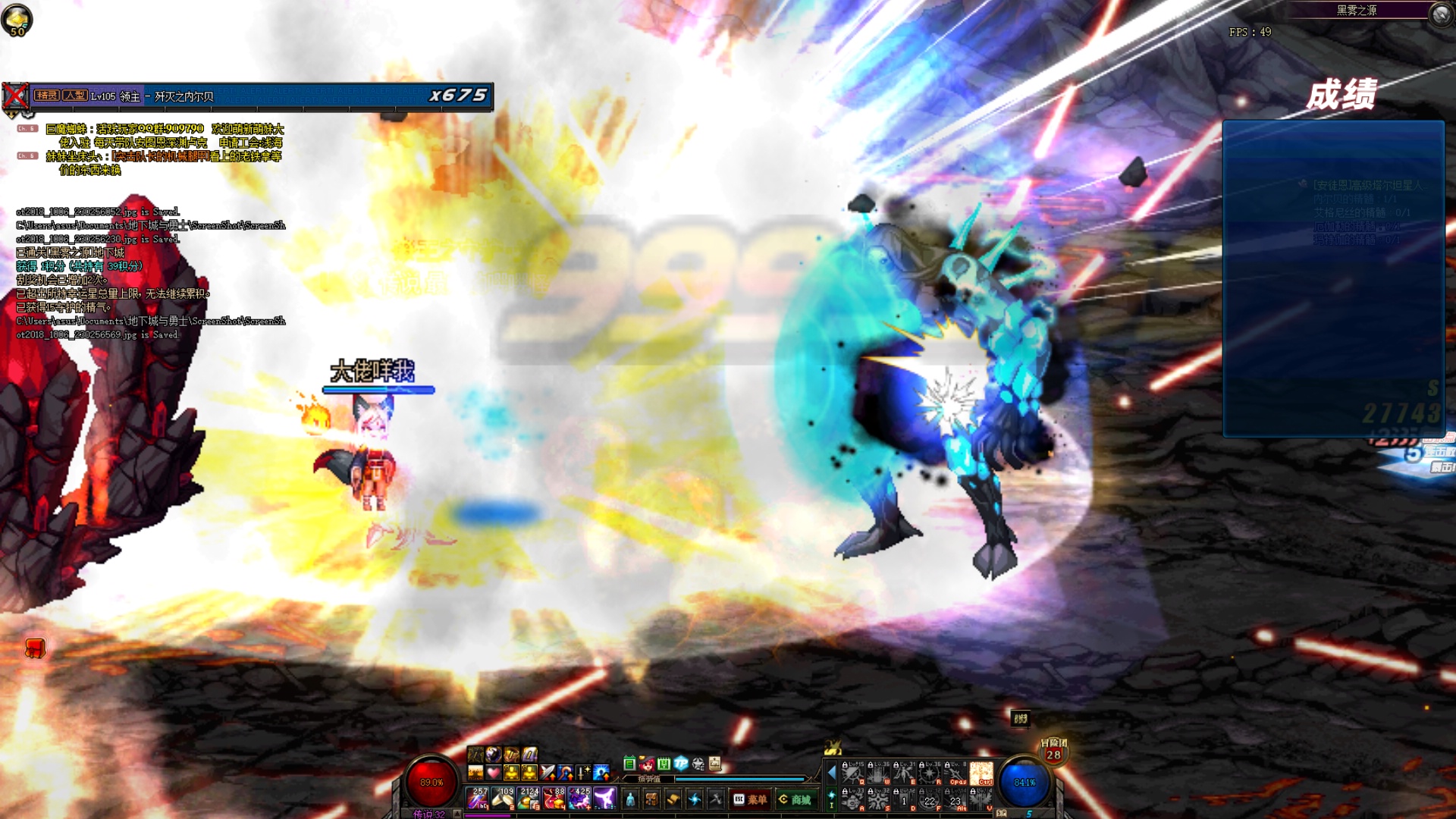
Task: Click the red icon at the left screen edge
Action: click(35, 648)
